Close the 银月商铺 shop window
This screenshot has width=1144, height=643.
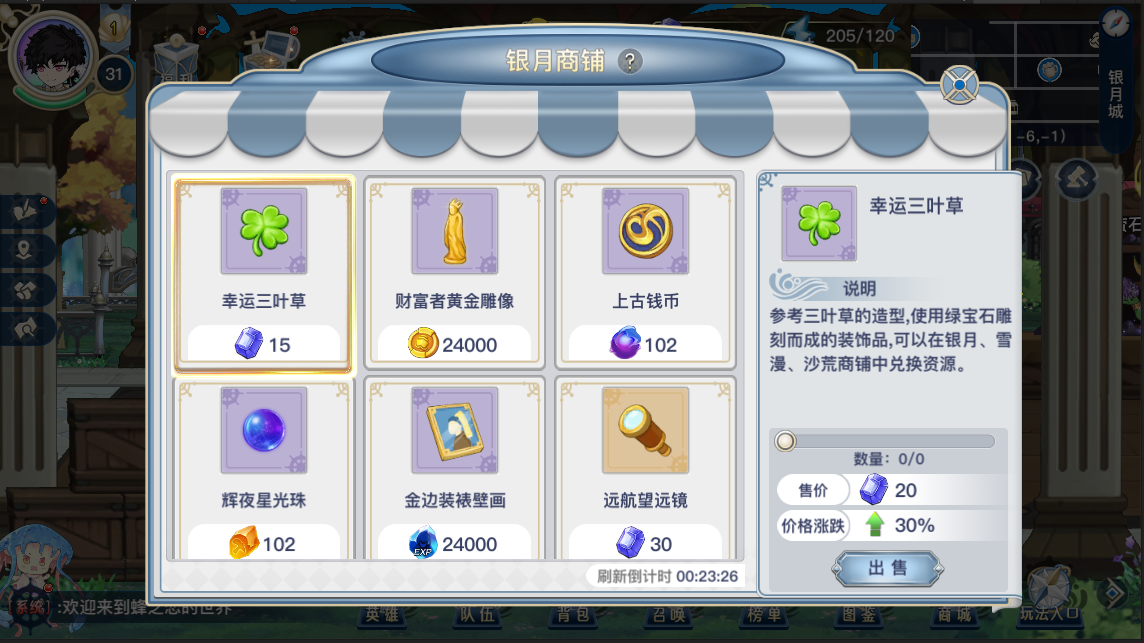click(959, 86)
